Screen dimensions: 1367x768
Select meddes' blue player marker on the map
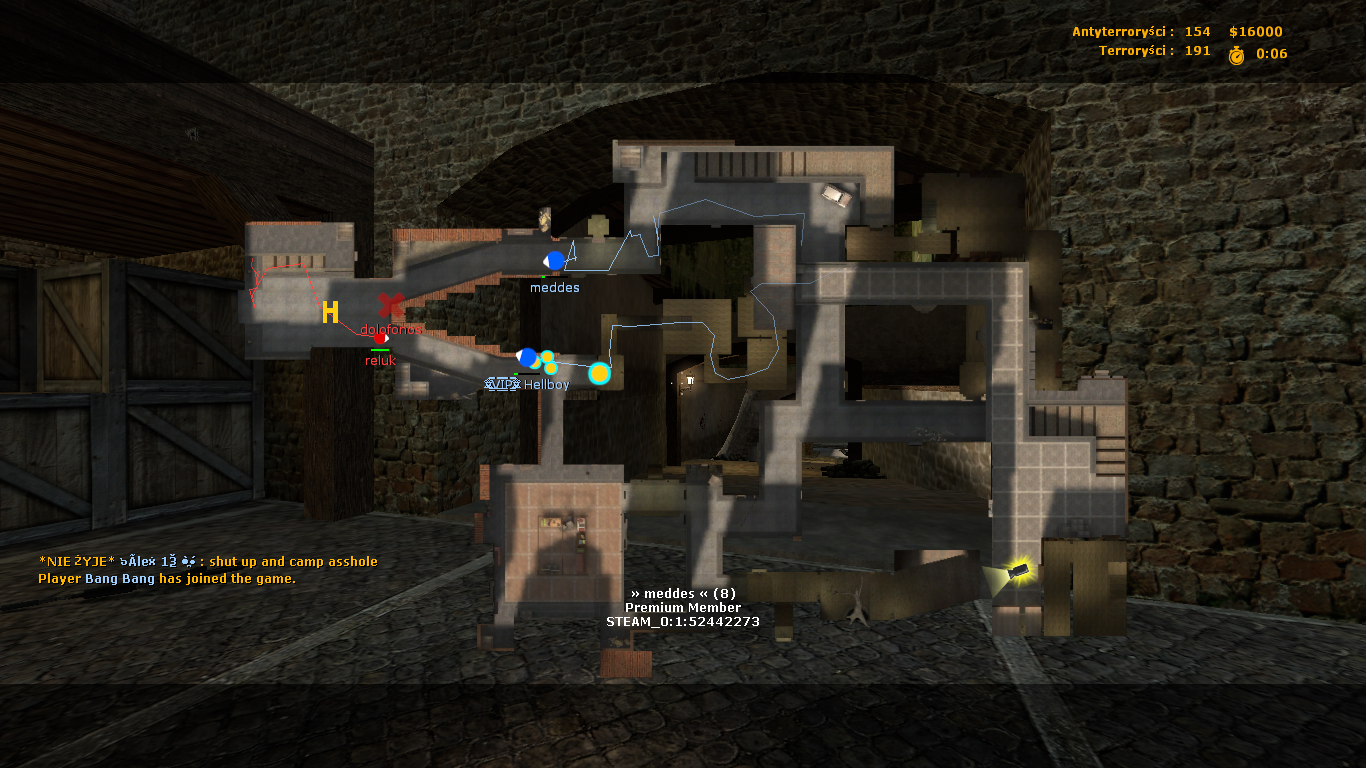tap(555, 261)
